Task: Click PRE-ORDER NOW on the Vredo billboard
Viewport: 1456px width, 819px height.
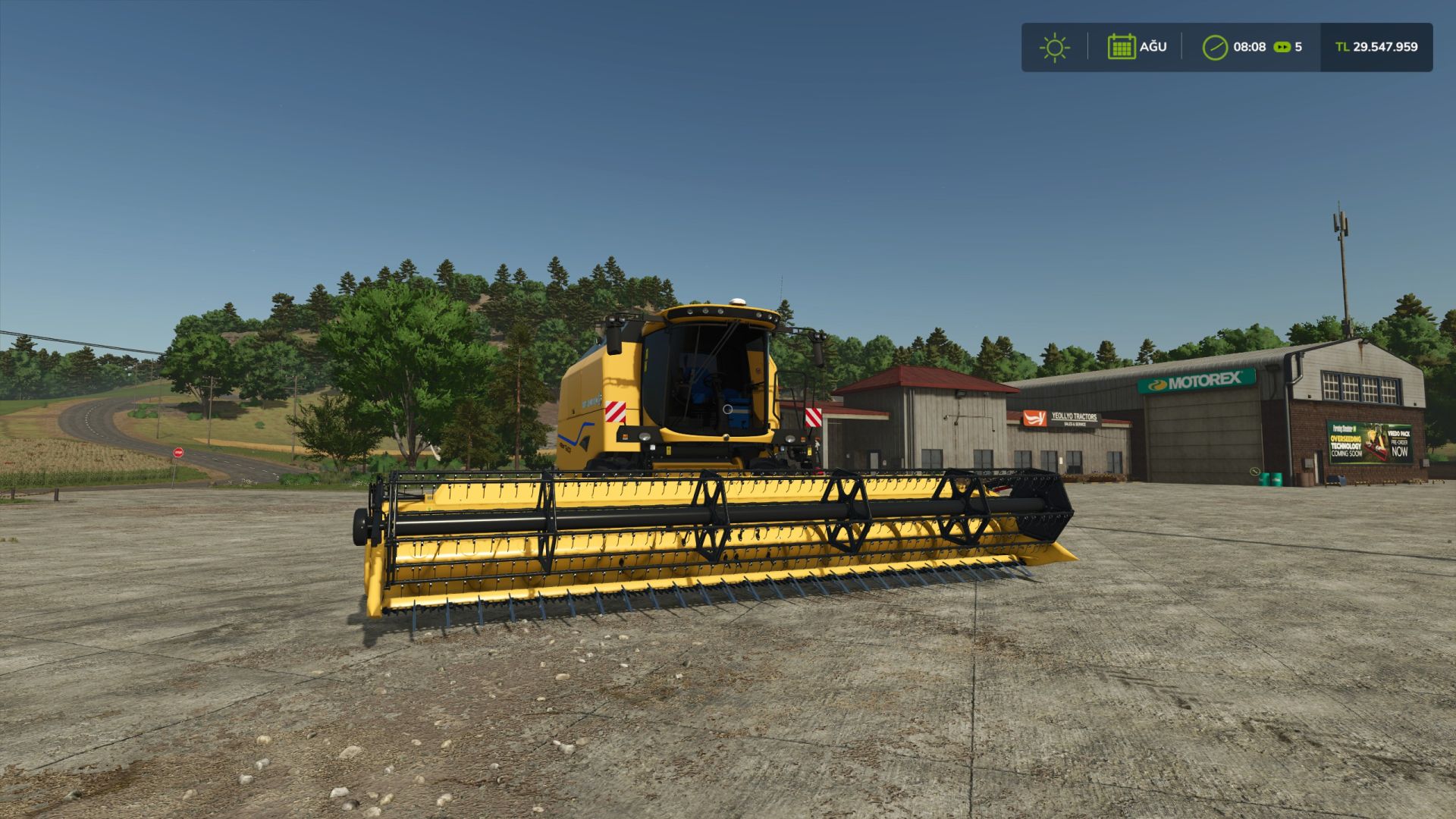Action: pyautogui.click(x=1399, y=448)
